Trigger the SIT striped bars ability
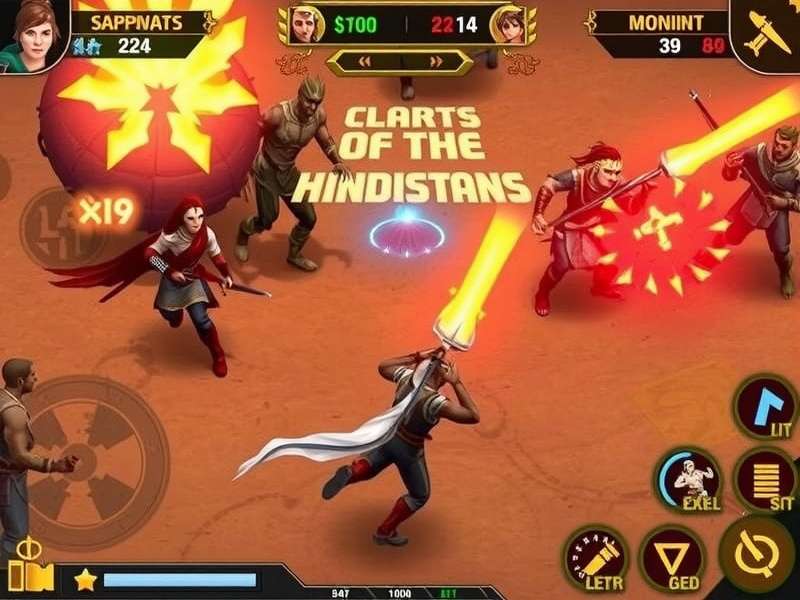Viewport: 800px width, 600px height. pos(766,478)
